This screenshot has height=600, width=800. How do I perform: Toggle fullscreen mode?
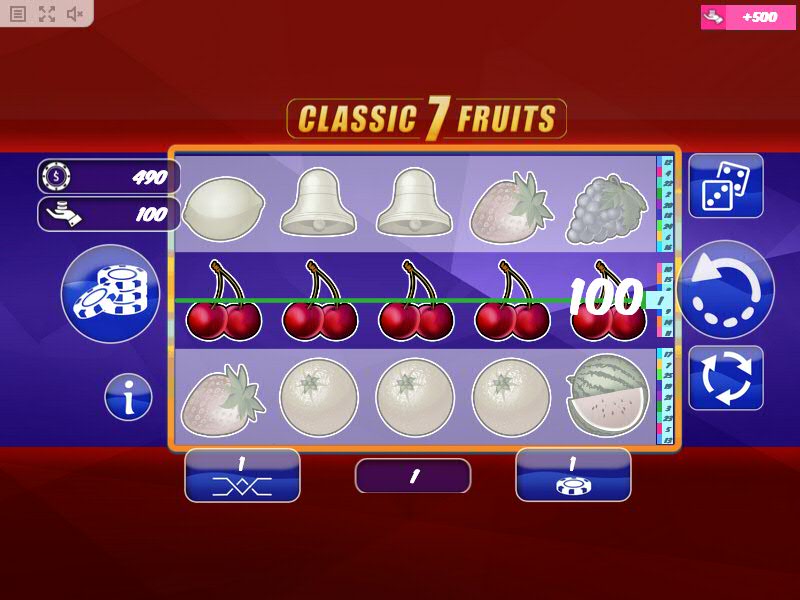[47, 14]
